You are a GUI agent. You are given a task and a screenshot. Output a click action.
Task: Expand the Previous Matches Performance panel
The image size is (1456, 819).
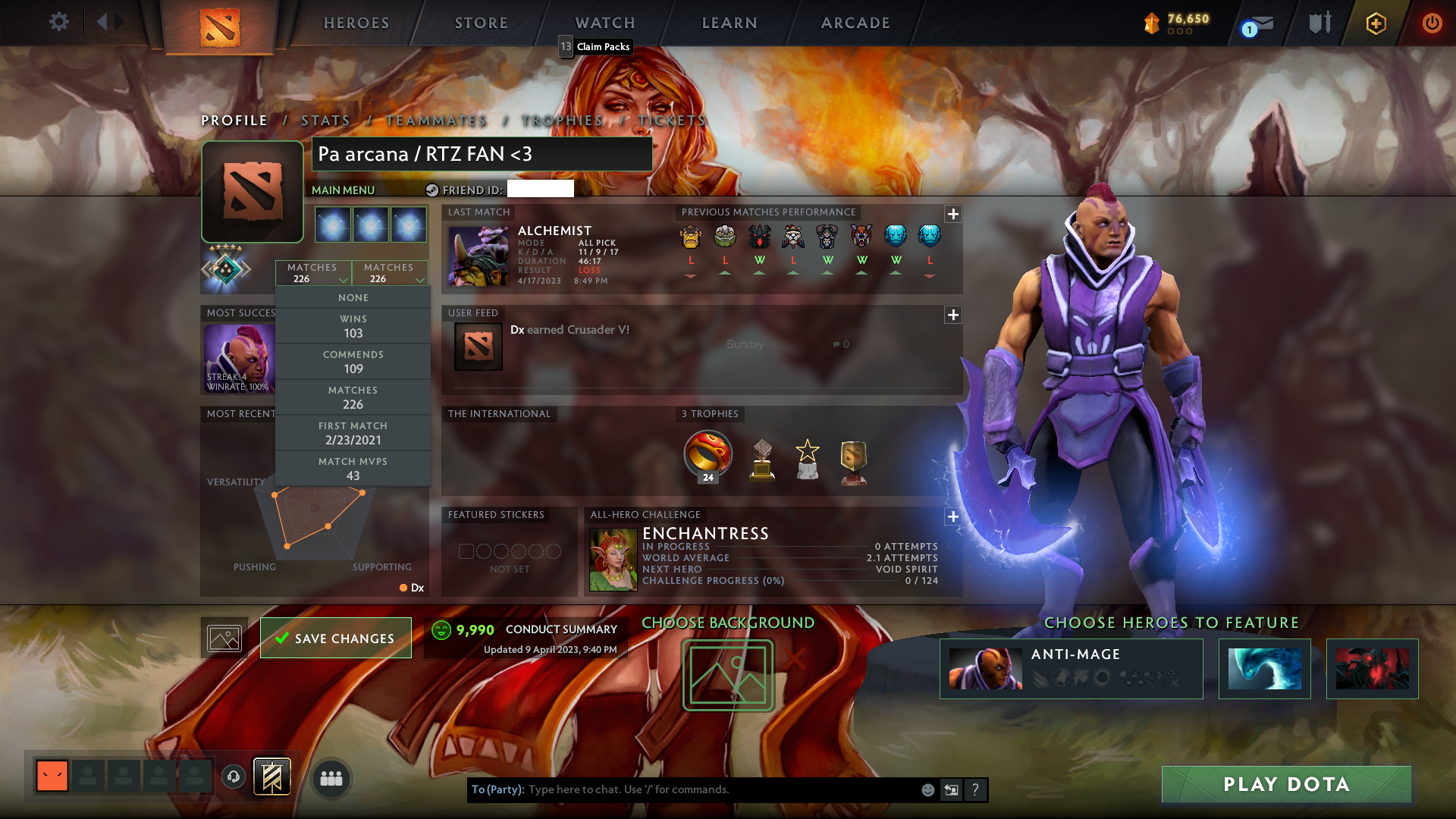953,215
